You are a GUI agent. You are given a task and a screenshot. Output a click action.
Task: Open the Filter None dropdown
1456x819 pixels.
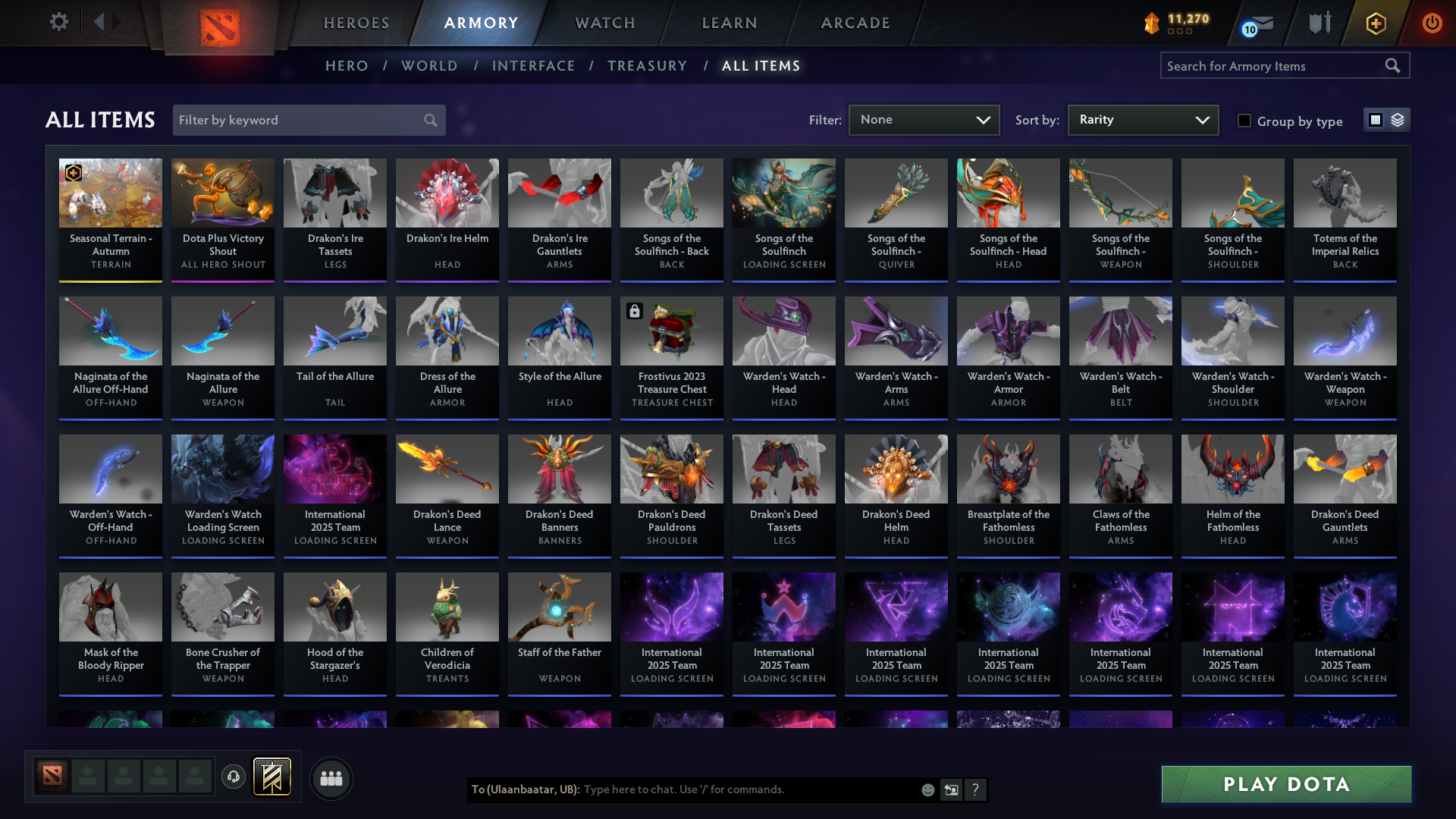click(924, 120)
